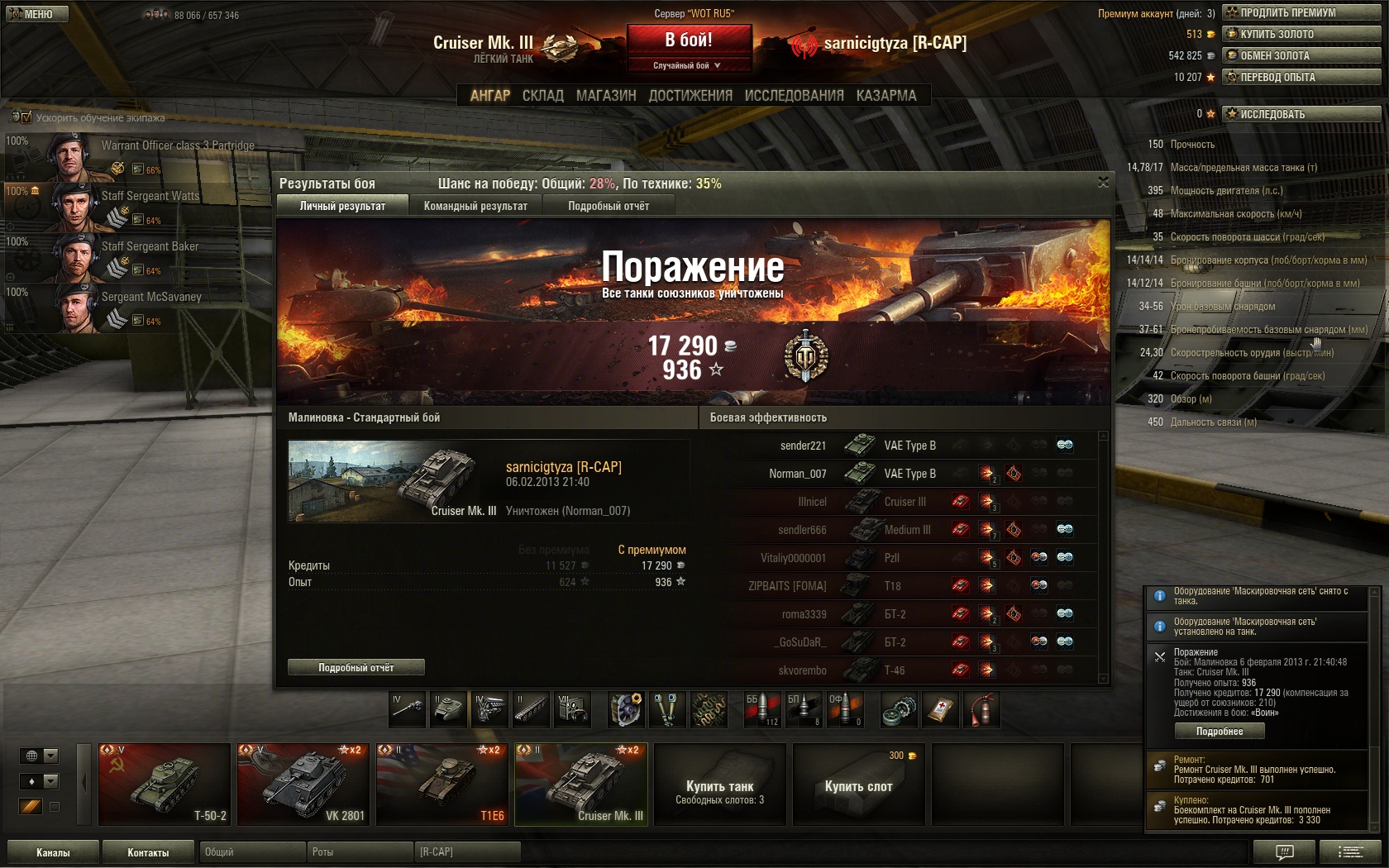The image size is (1389, 868).
Task: Click КУПИТЬ ЗОЛОТО button
Action: (1301, 34)
